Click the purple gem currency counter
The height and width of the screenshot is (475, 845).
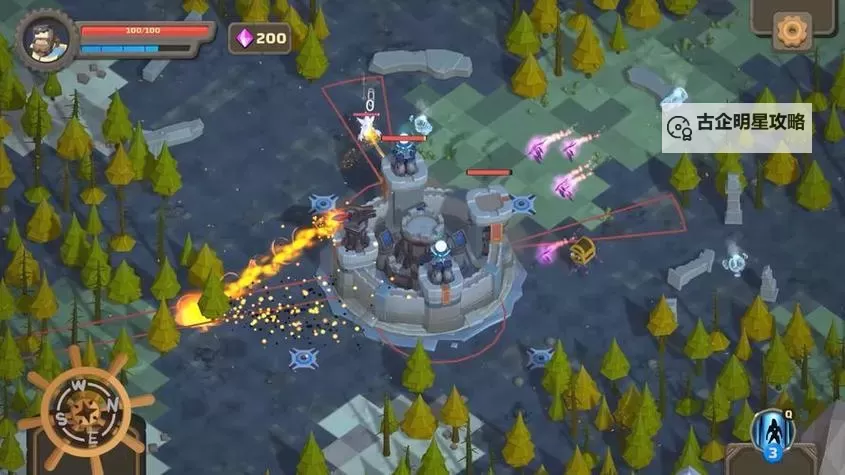(x=260, y=38)
